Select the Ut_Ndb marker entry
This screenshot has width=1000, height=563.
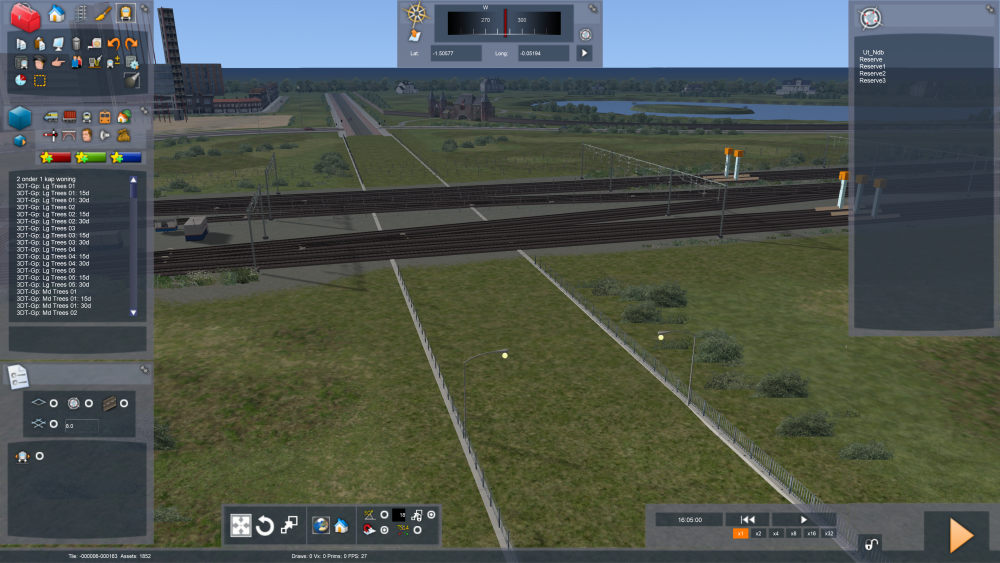pos(873,52)
